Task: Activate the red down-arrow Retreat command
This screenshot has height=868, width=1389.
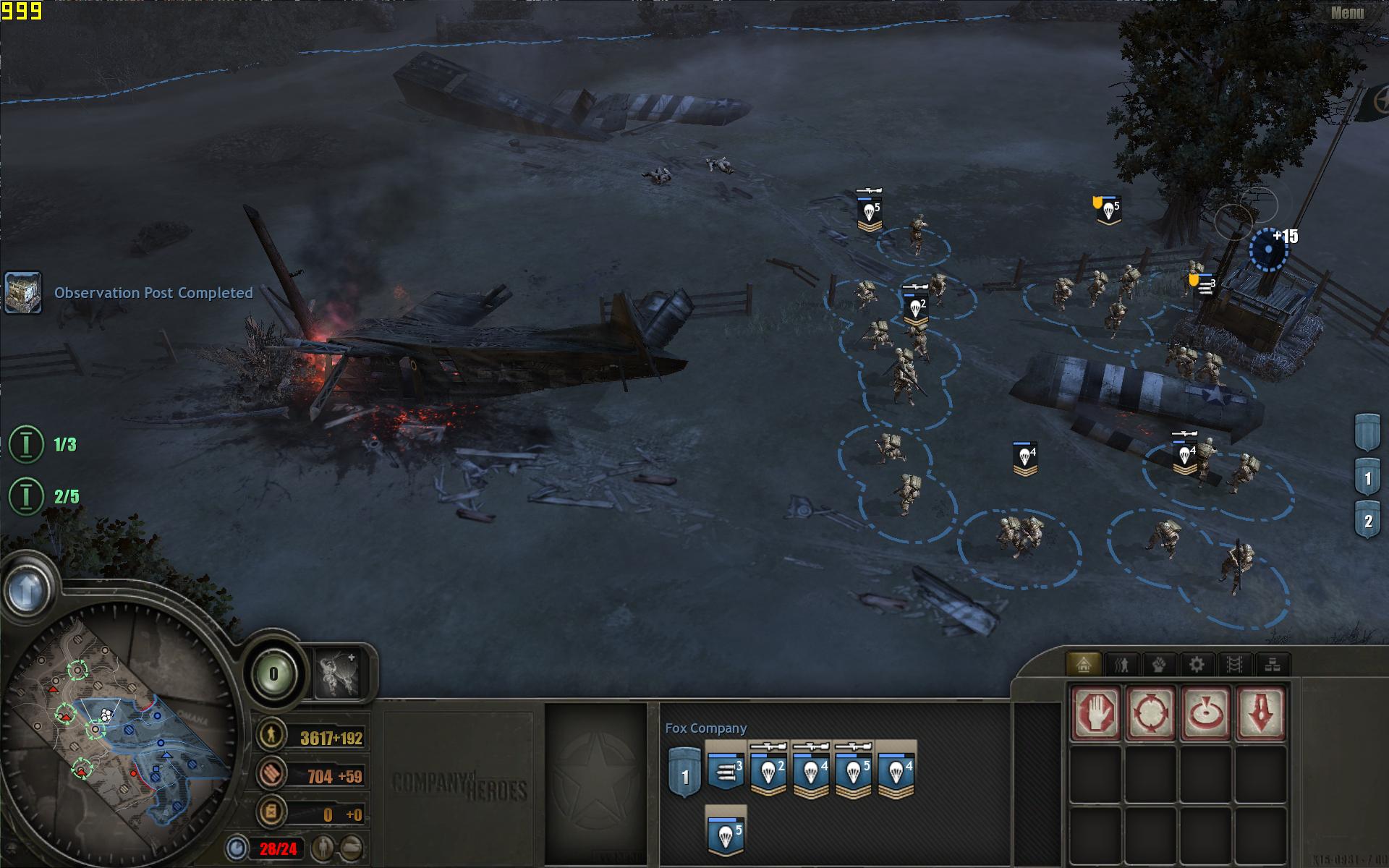Action: pos(1260,713)
